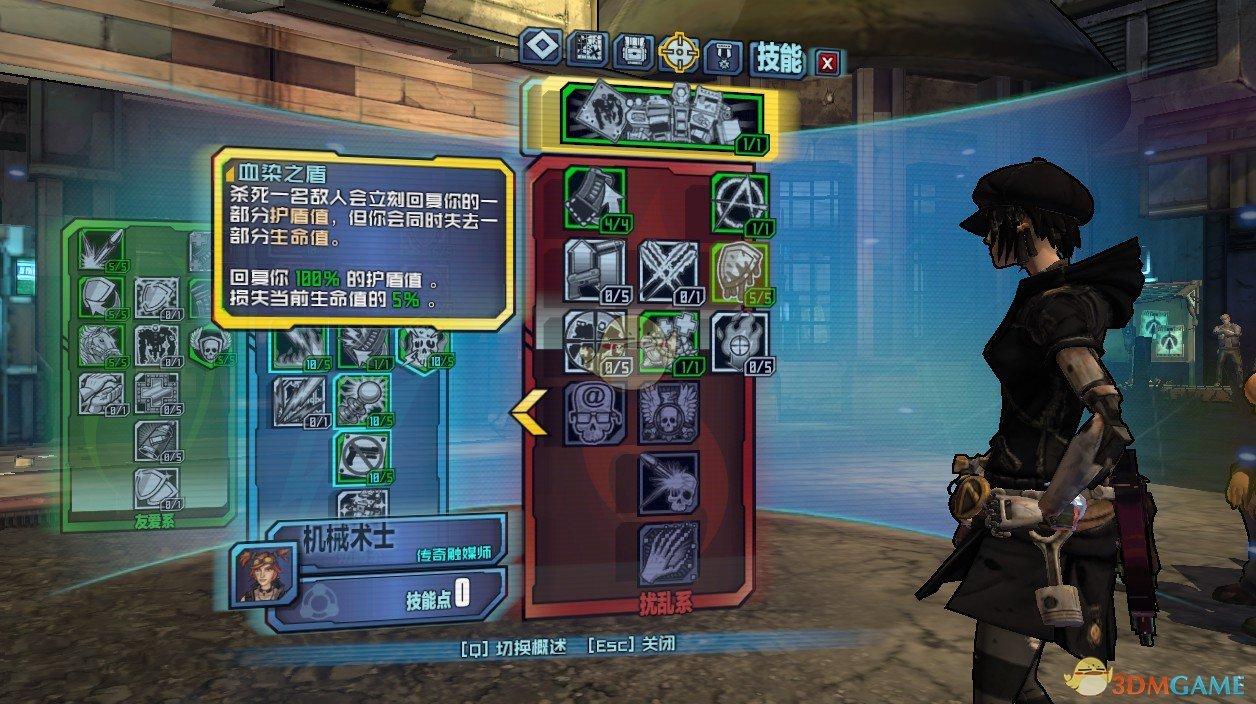Select the 4/4 magazine-with-arrow skill

pos(595,199)
